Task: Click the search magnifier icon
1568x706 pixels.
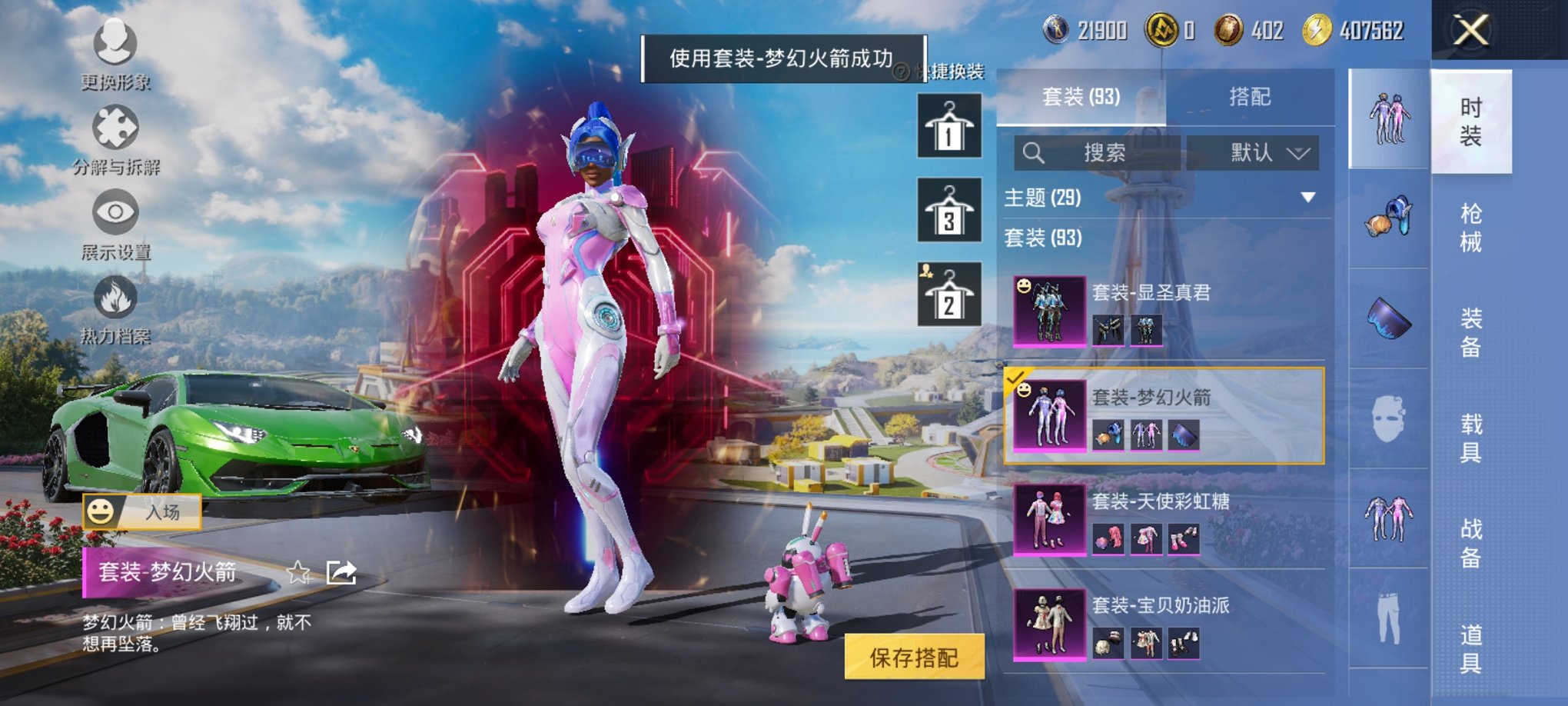Action: pyautogui.click(x=1034, y=153)
